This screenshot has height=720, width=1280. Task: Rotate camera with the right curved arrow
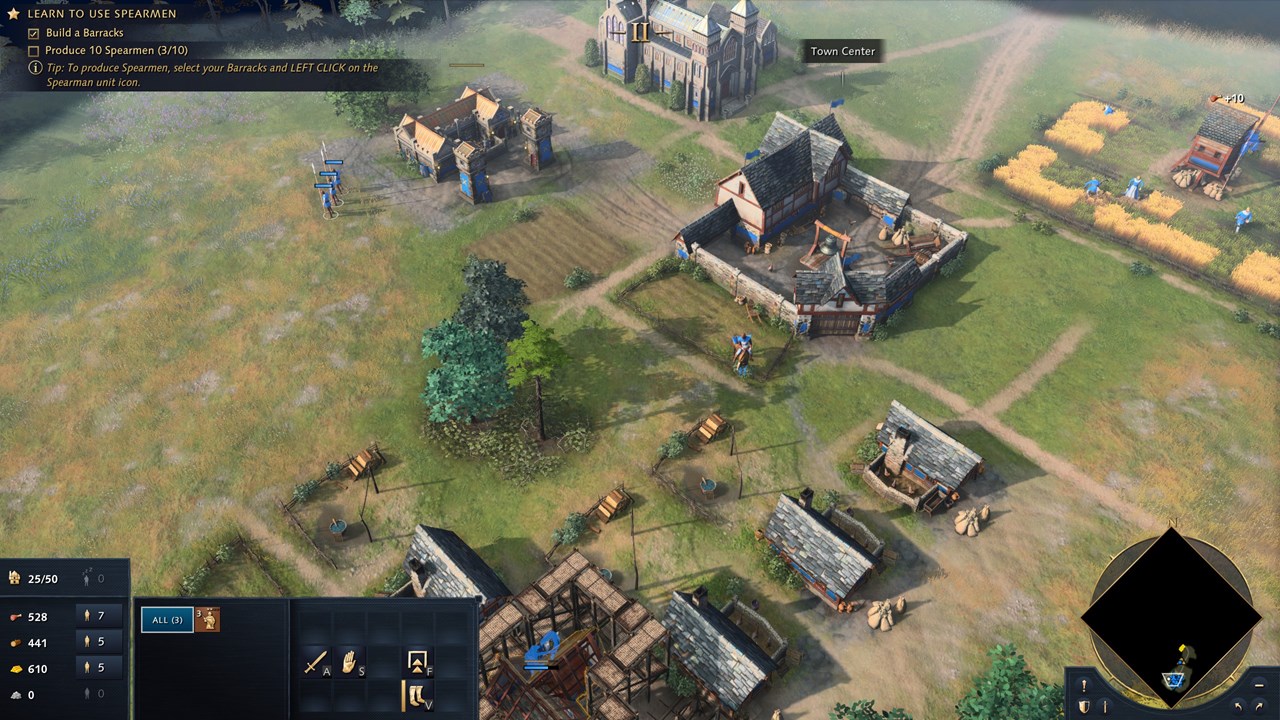pyautogui.click(x=1260, y=707)
